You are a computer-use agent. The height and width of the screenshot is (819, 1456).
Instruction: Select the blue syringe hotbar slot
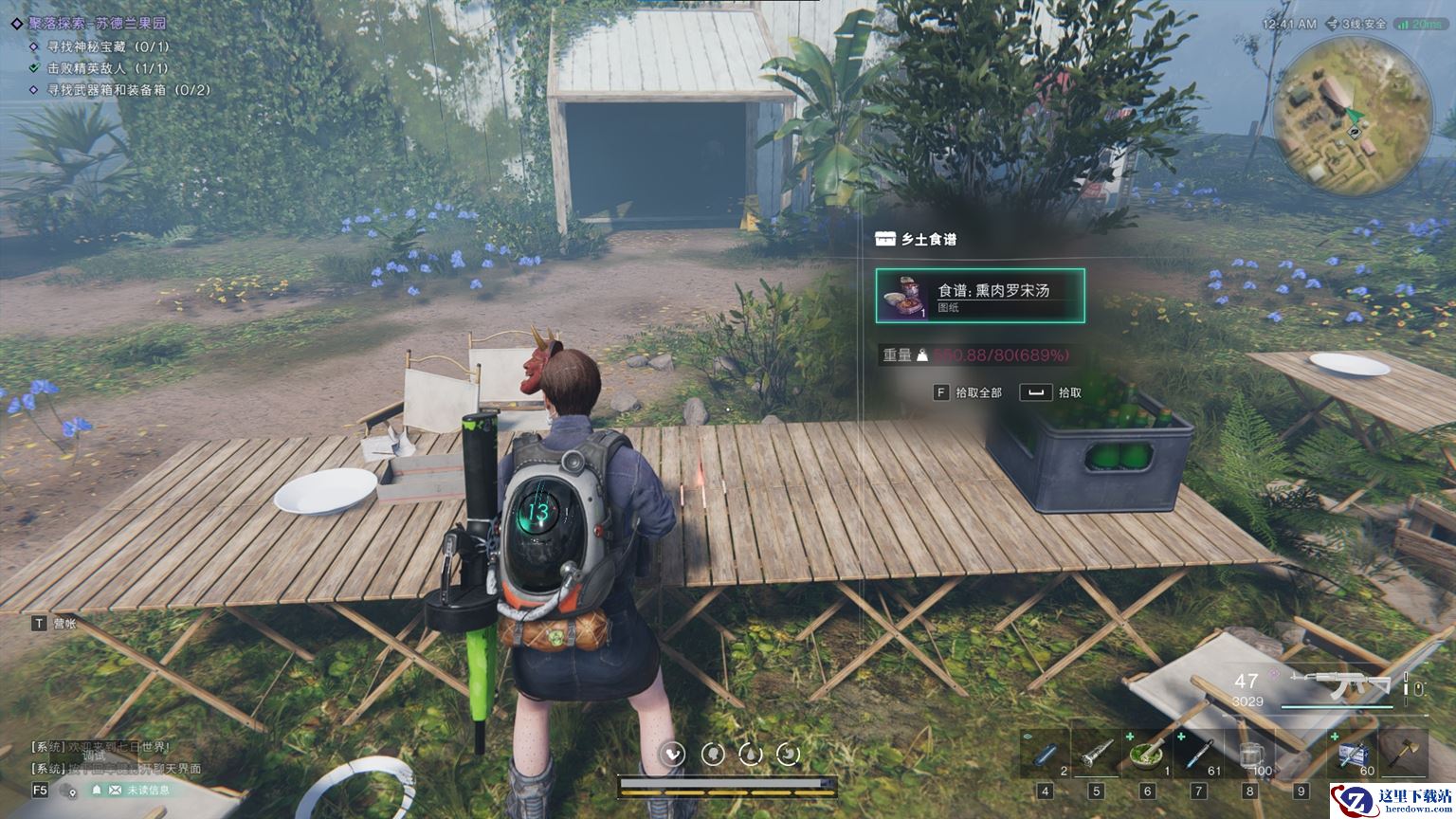click(1198, 755)
